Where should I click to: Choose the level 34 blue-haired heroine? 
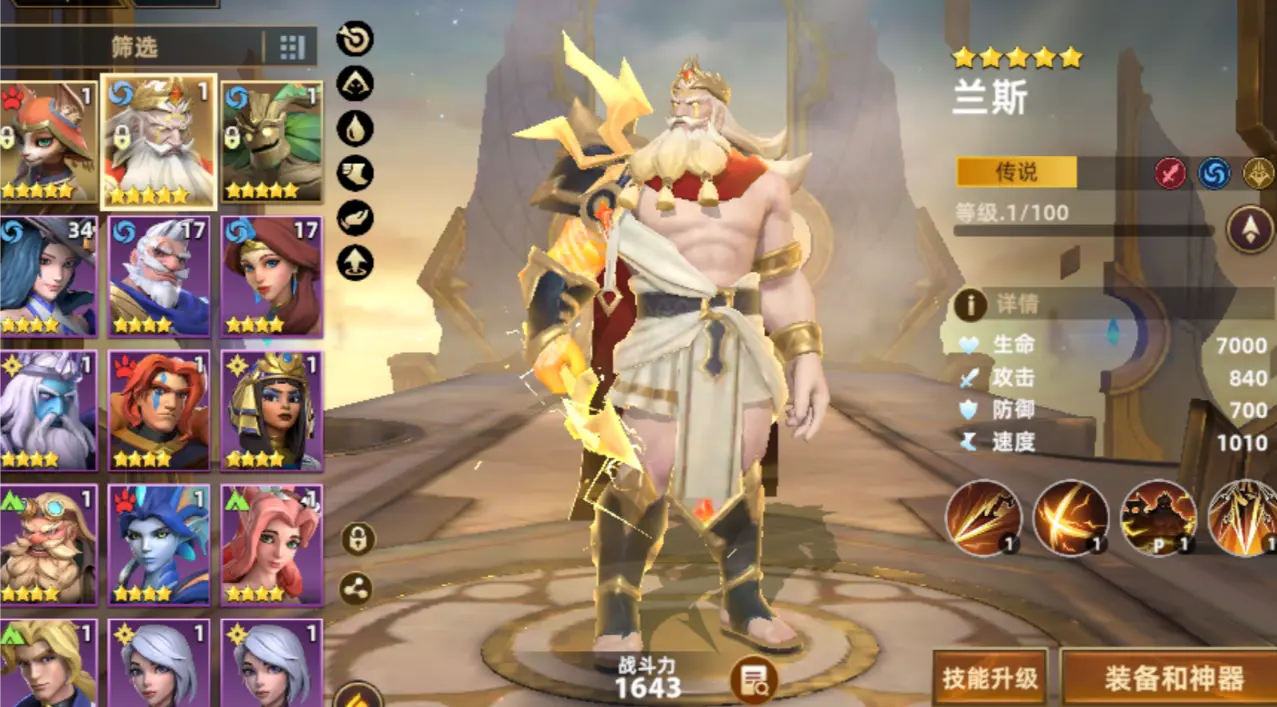tap(47, 276)
